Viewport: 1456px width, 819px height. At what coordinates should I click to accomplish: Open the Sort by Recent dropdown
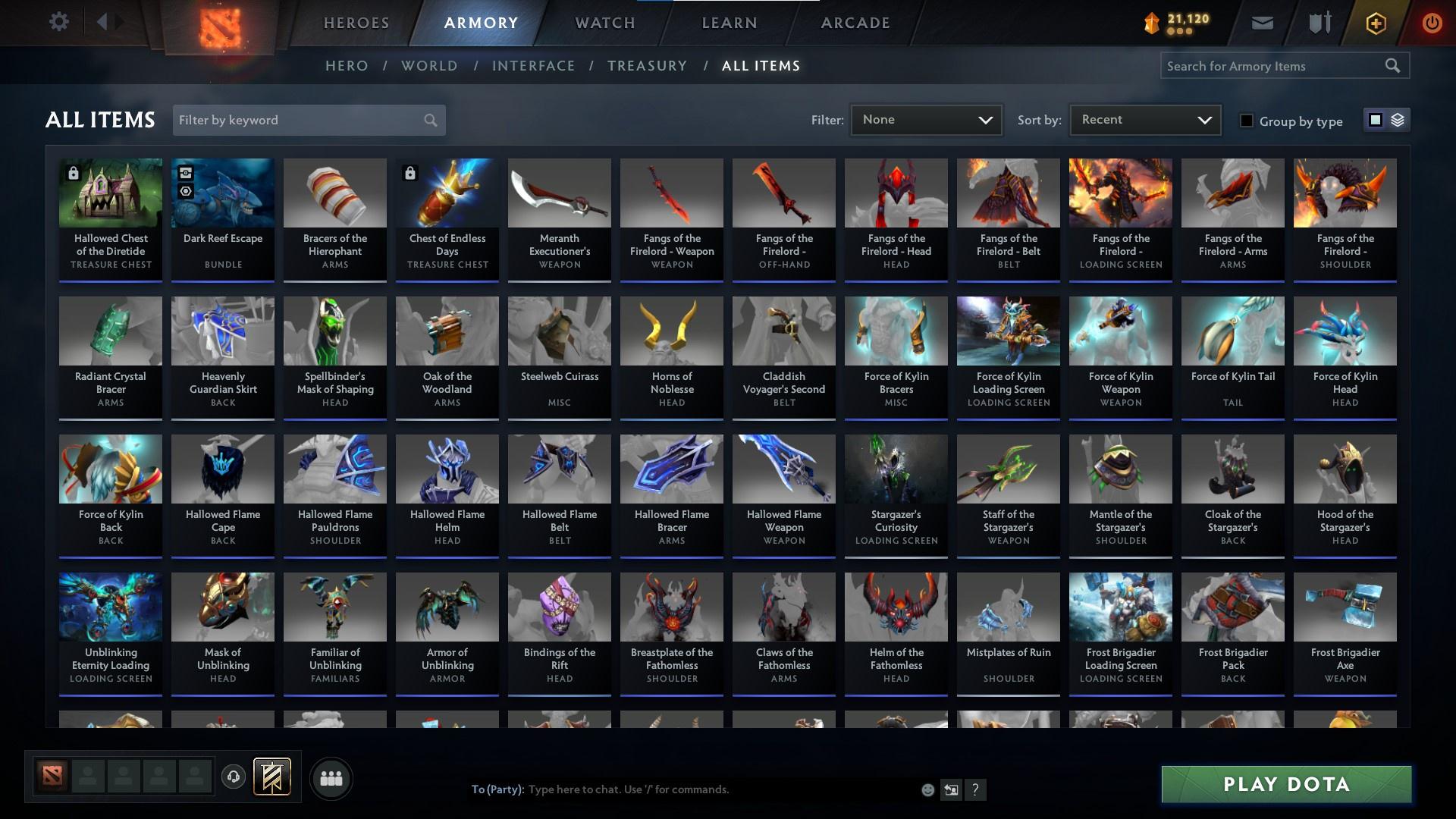click(1144, 119)
